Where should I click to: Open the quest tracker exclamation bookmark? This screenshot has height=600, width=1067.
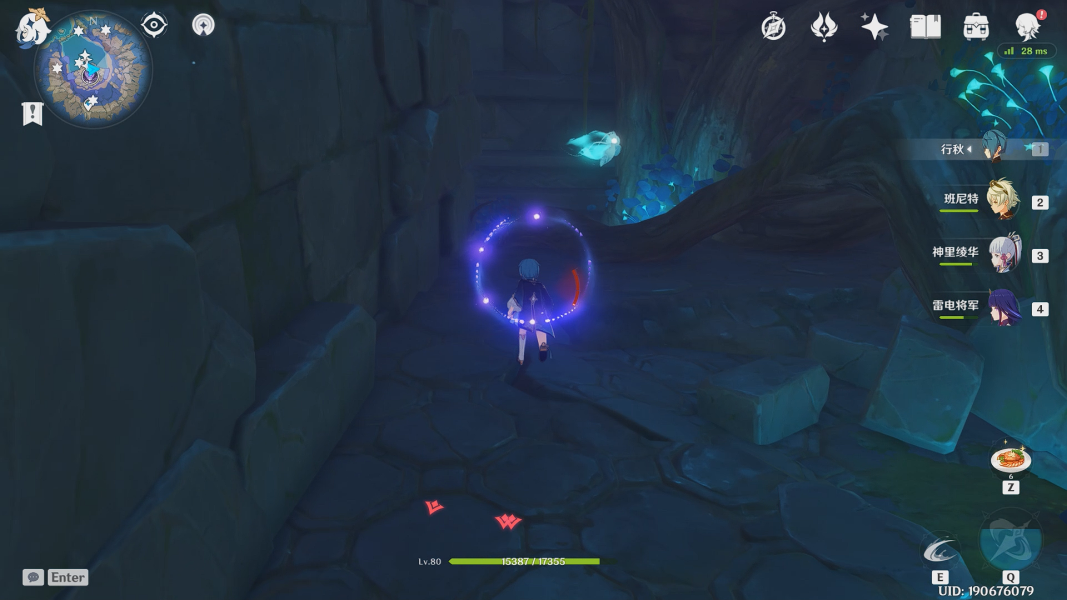pyautogui.click(x=32, y=114)
